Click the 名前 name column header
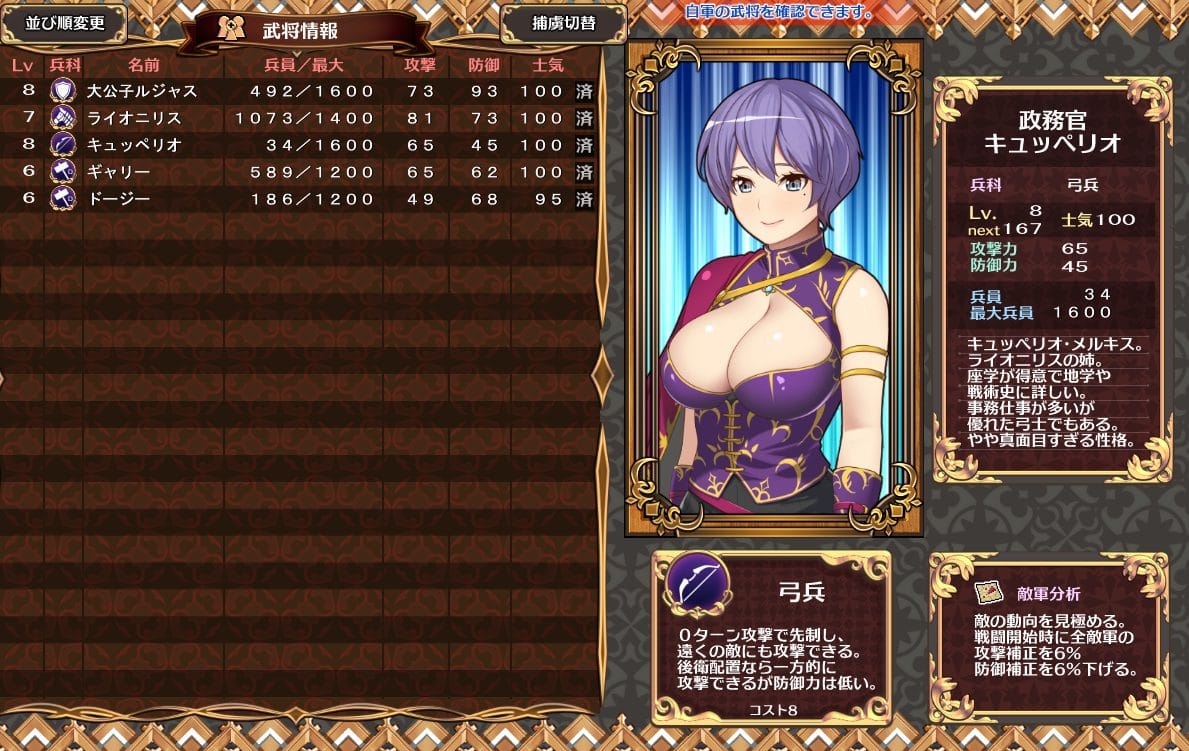 144,65
